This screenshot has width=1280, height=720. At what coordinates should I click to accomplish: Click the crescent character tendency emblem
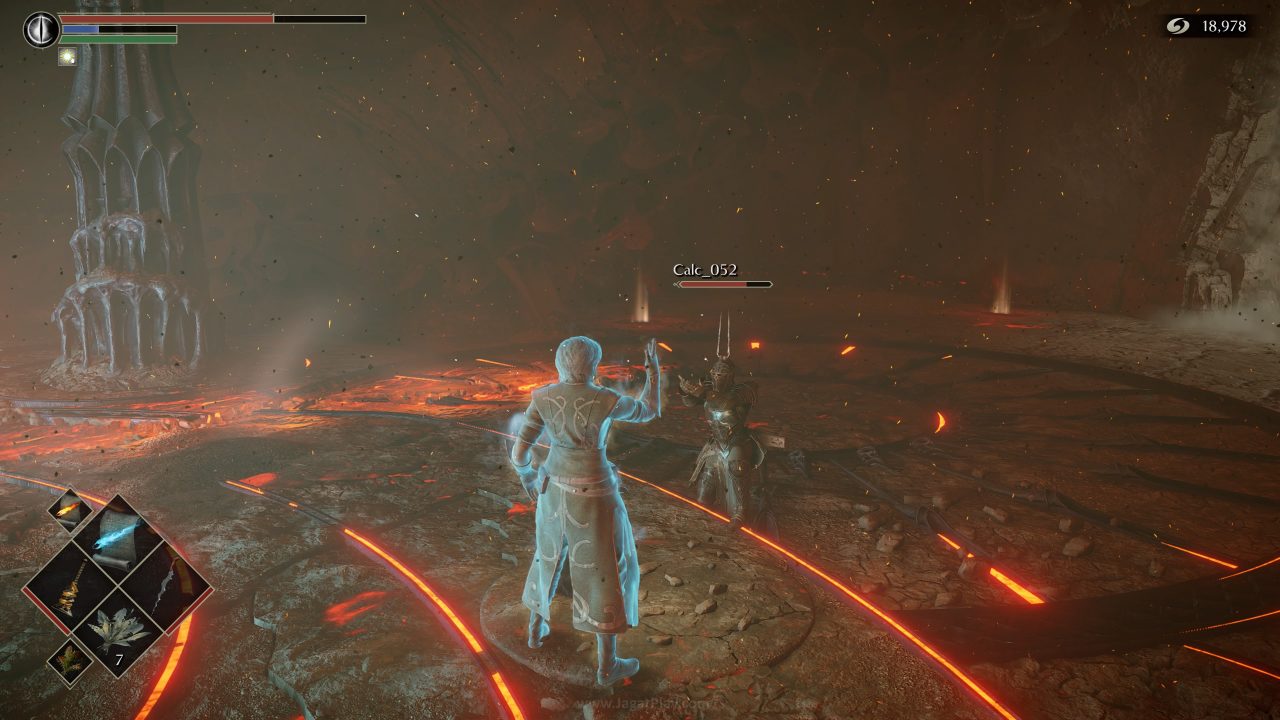41,29
